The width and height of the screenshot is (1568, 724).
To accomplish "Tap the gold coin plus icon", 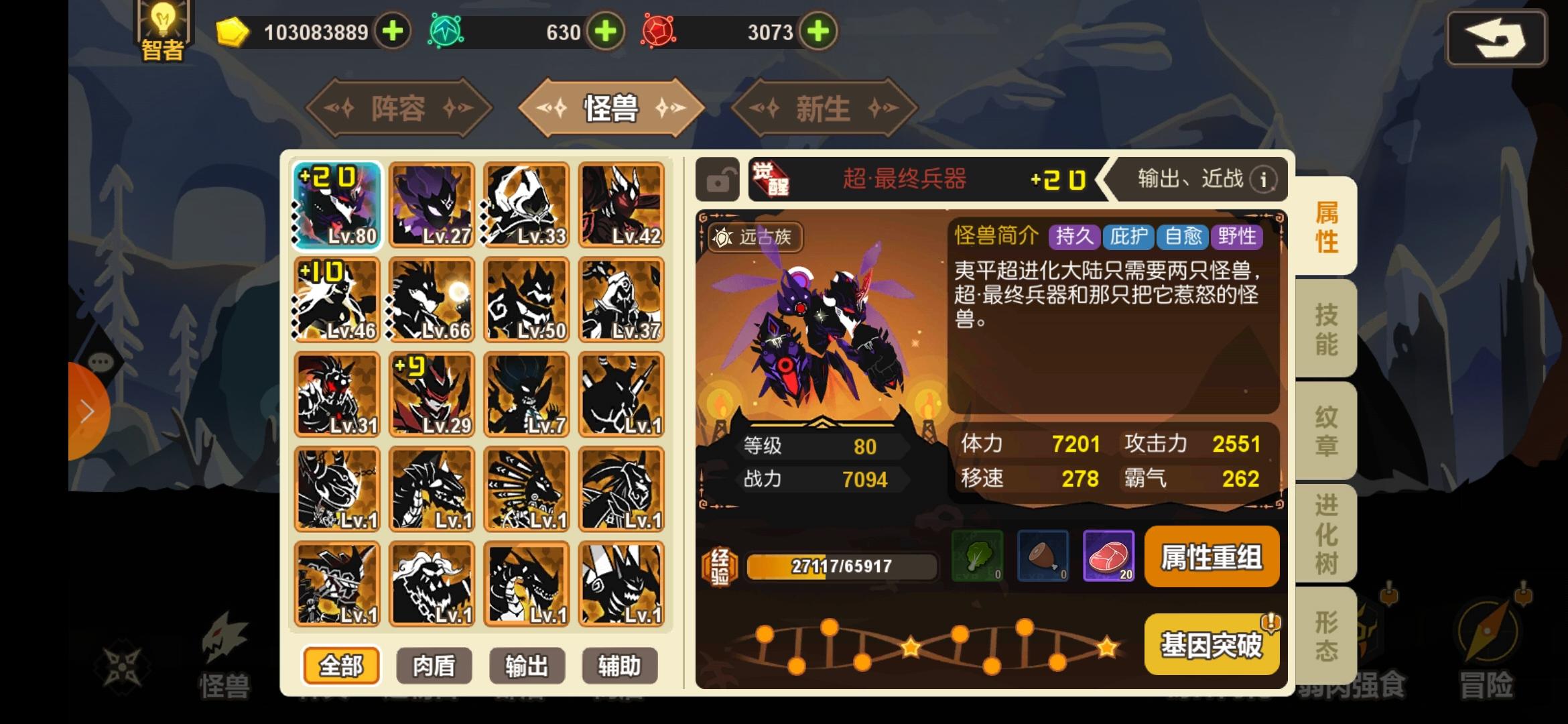I will [x=392, y=31].
